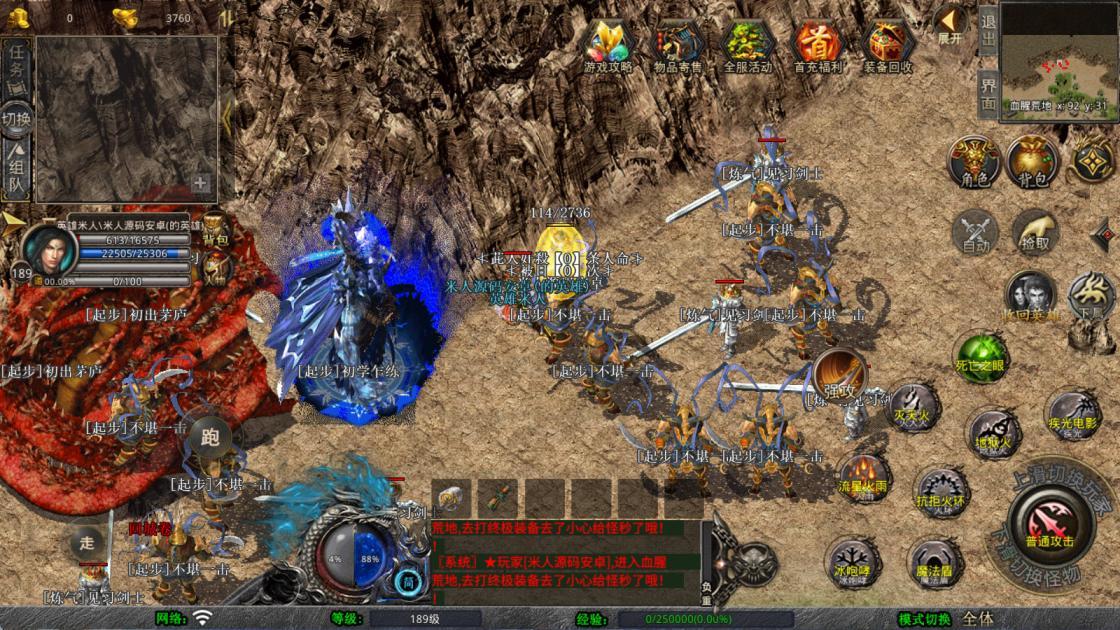This screenshot has height=630, width=1120.
Task: Click the 展开 expand arrow button
Action: point(950,23)
